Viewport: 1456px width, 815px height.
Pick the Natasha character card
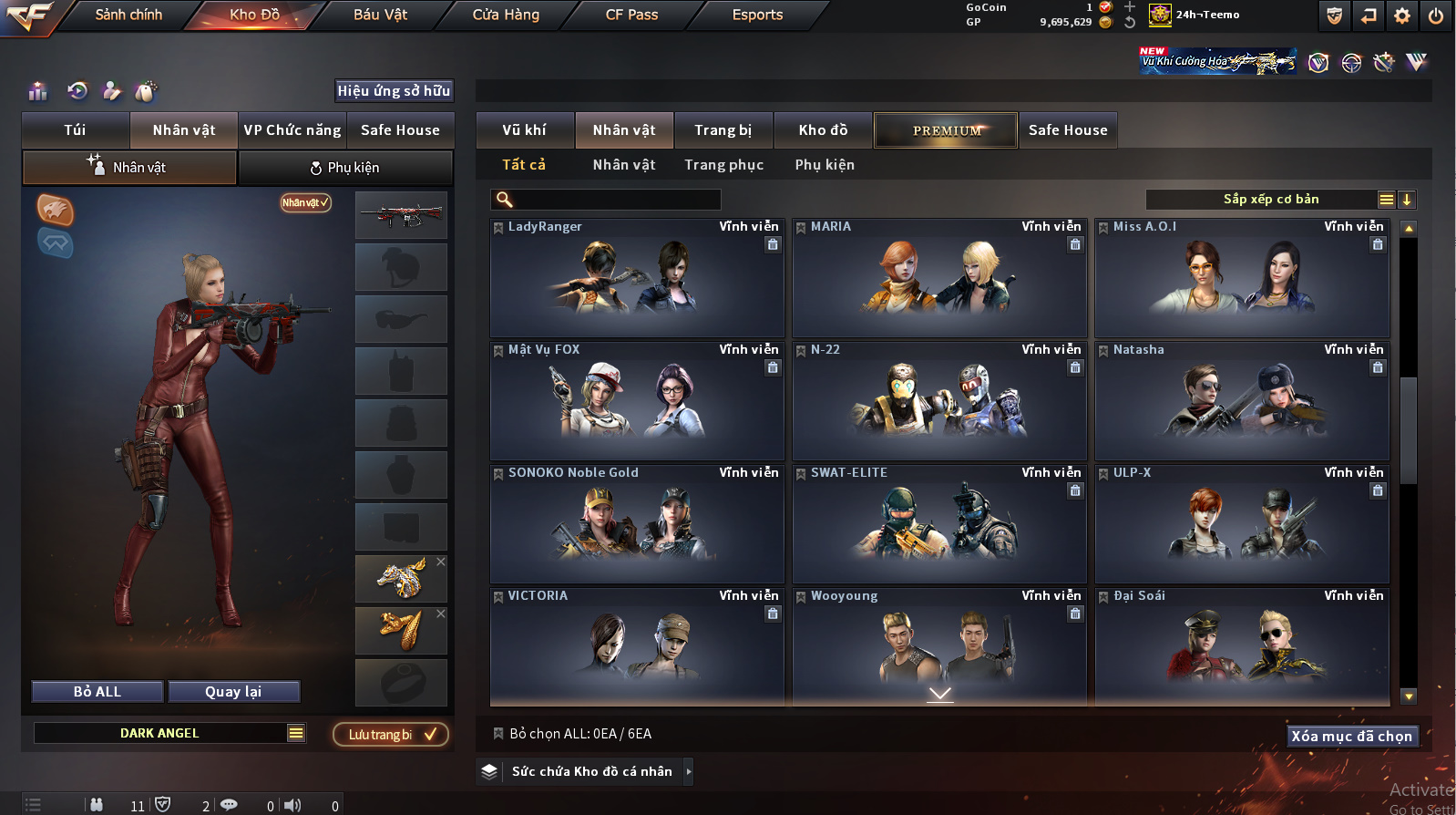1242,401
